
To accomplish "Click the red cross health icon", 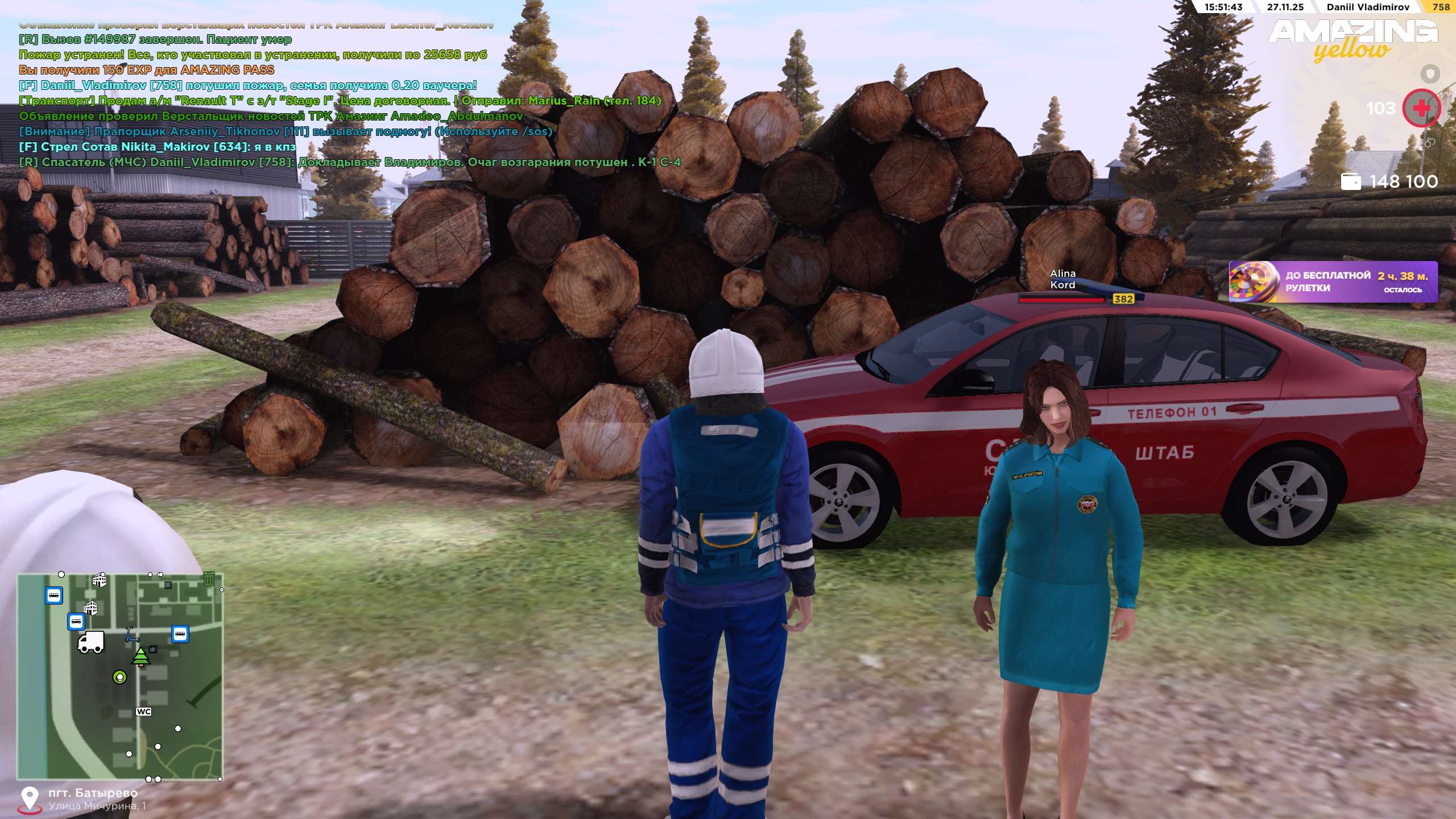I will point(1421,108).
